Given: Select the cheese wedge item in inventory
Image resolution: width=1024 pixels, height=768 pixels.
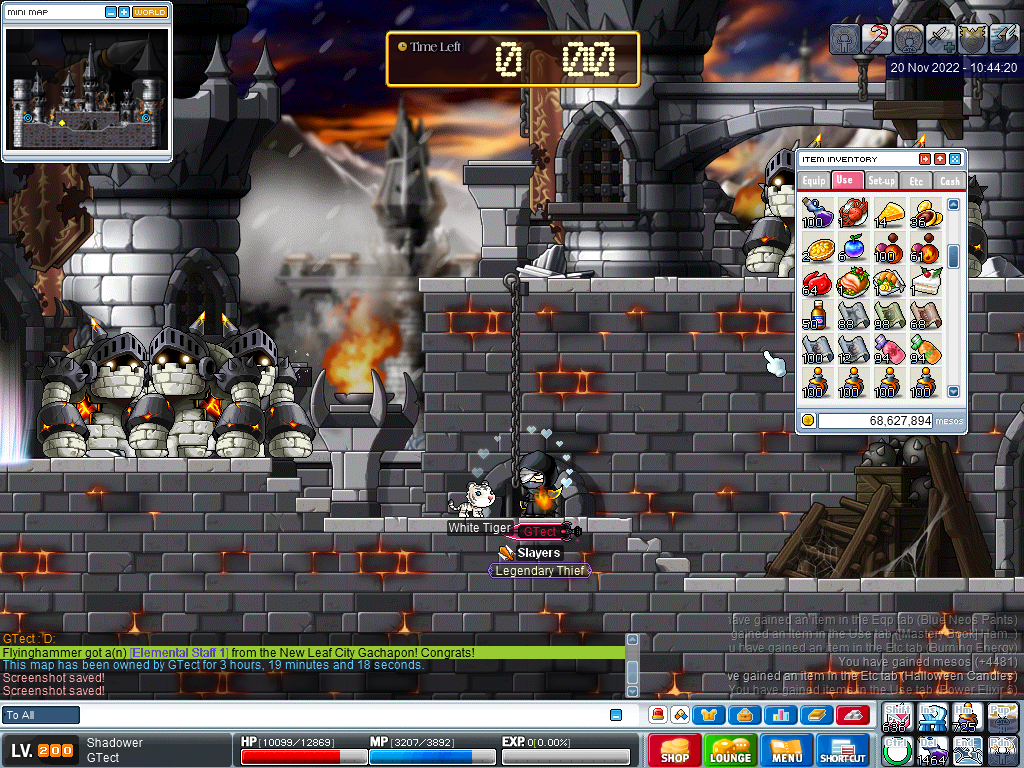Looking at the screenshot, I should (x=888, y=211).
